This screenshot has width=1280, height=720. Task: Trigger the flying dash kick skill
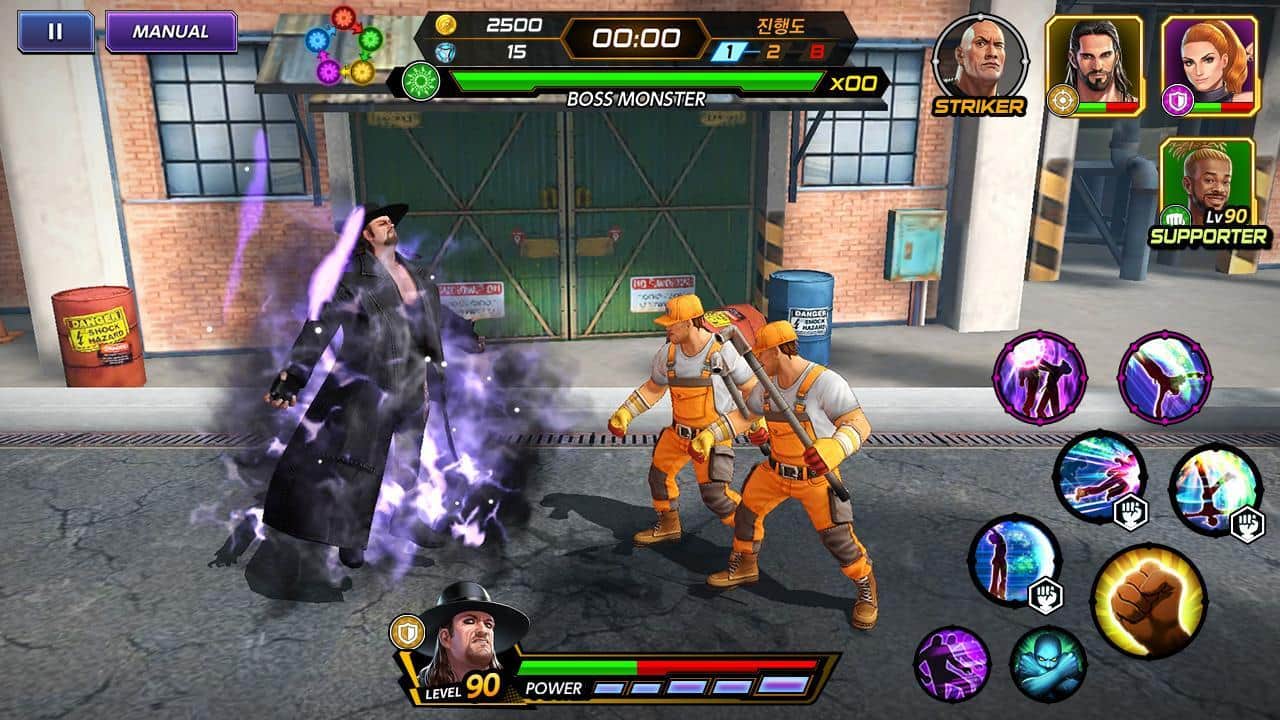pyautogui.click(x=1099, y=477)
